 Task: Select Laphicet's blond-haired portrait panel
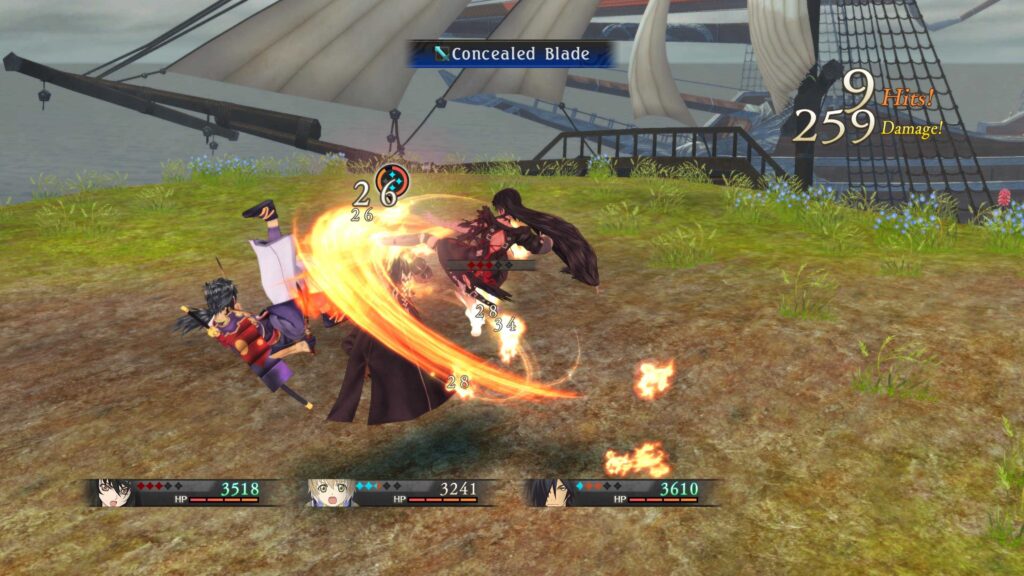click(x=331, y=492)
